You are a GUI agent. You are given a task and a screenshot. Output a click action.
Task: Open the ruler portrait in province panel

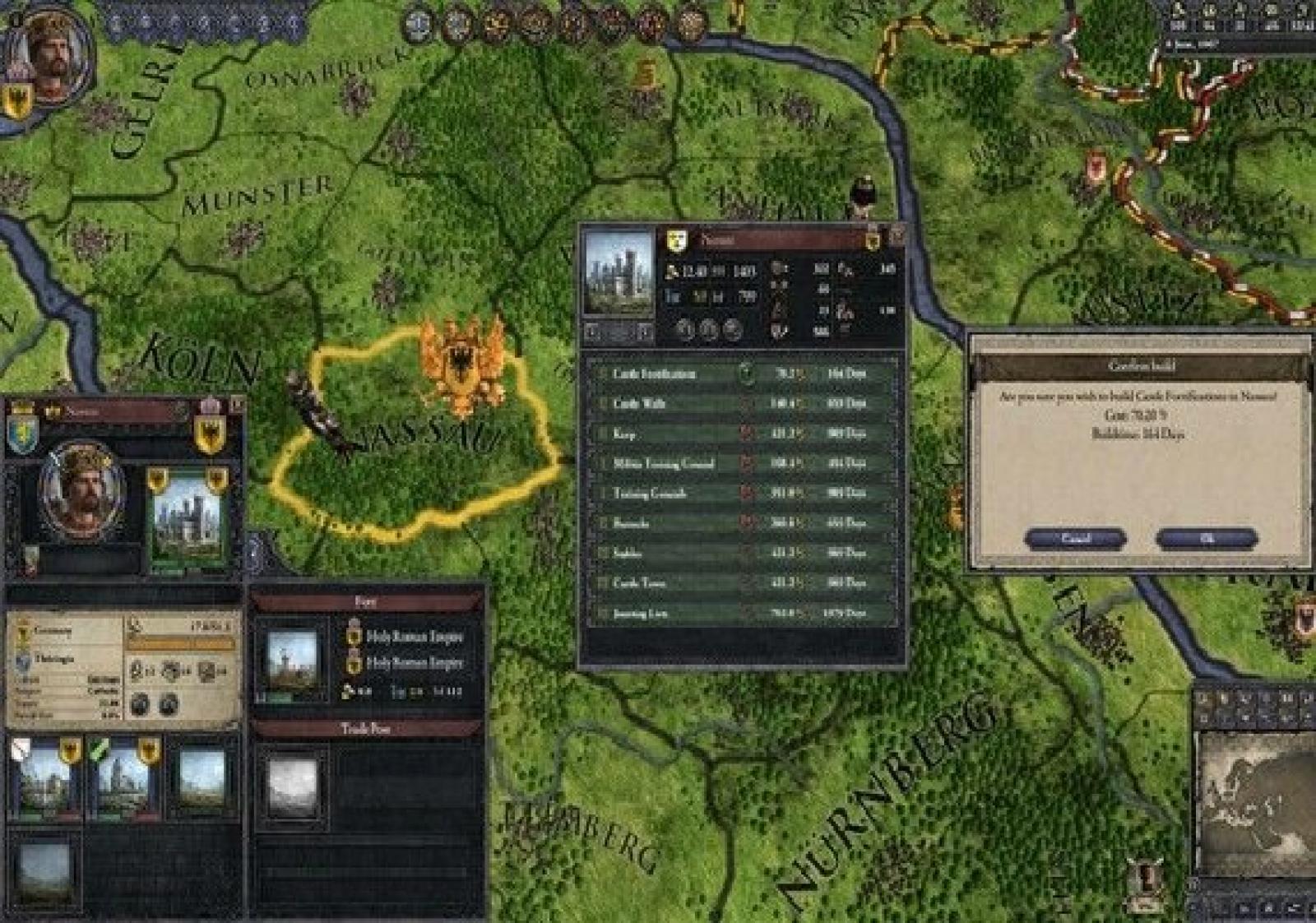point(81,491)
